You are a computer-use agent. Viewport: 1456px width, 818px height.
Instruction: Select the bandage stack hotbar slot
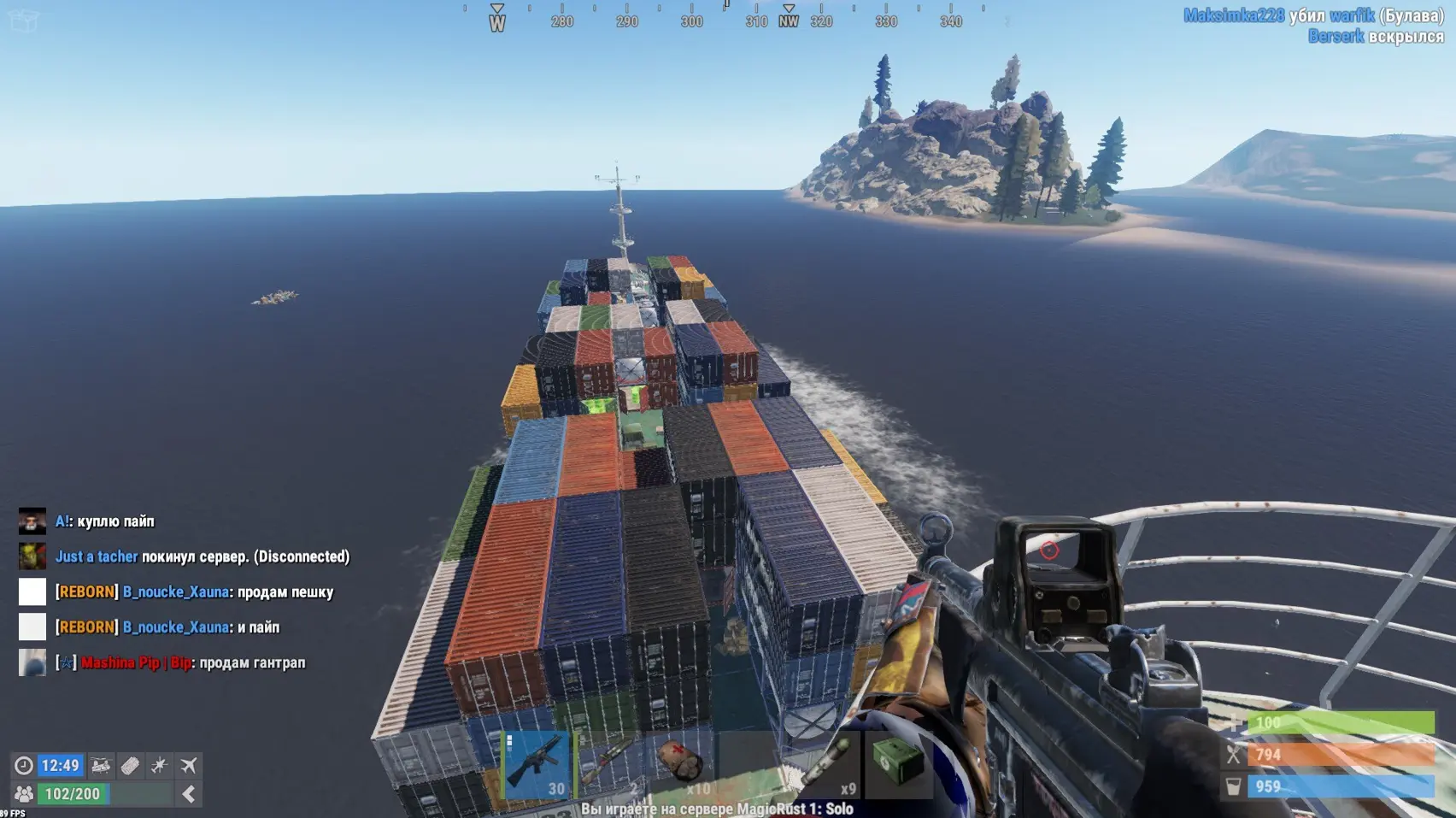click(x=682, y=763)
